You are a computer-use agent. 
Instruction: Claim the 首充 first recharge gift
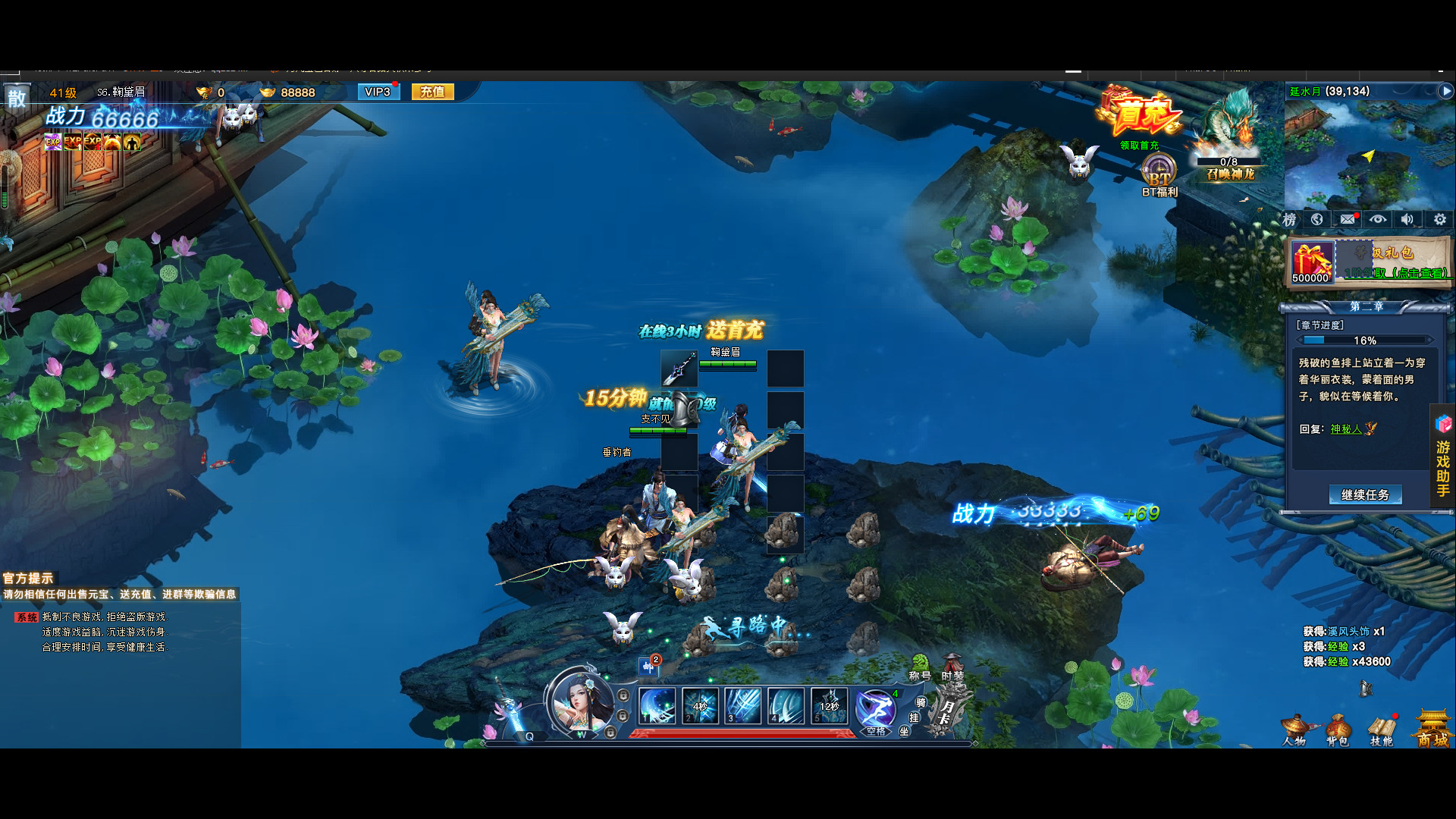pyautogui.click(x=1139, y=119)
